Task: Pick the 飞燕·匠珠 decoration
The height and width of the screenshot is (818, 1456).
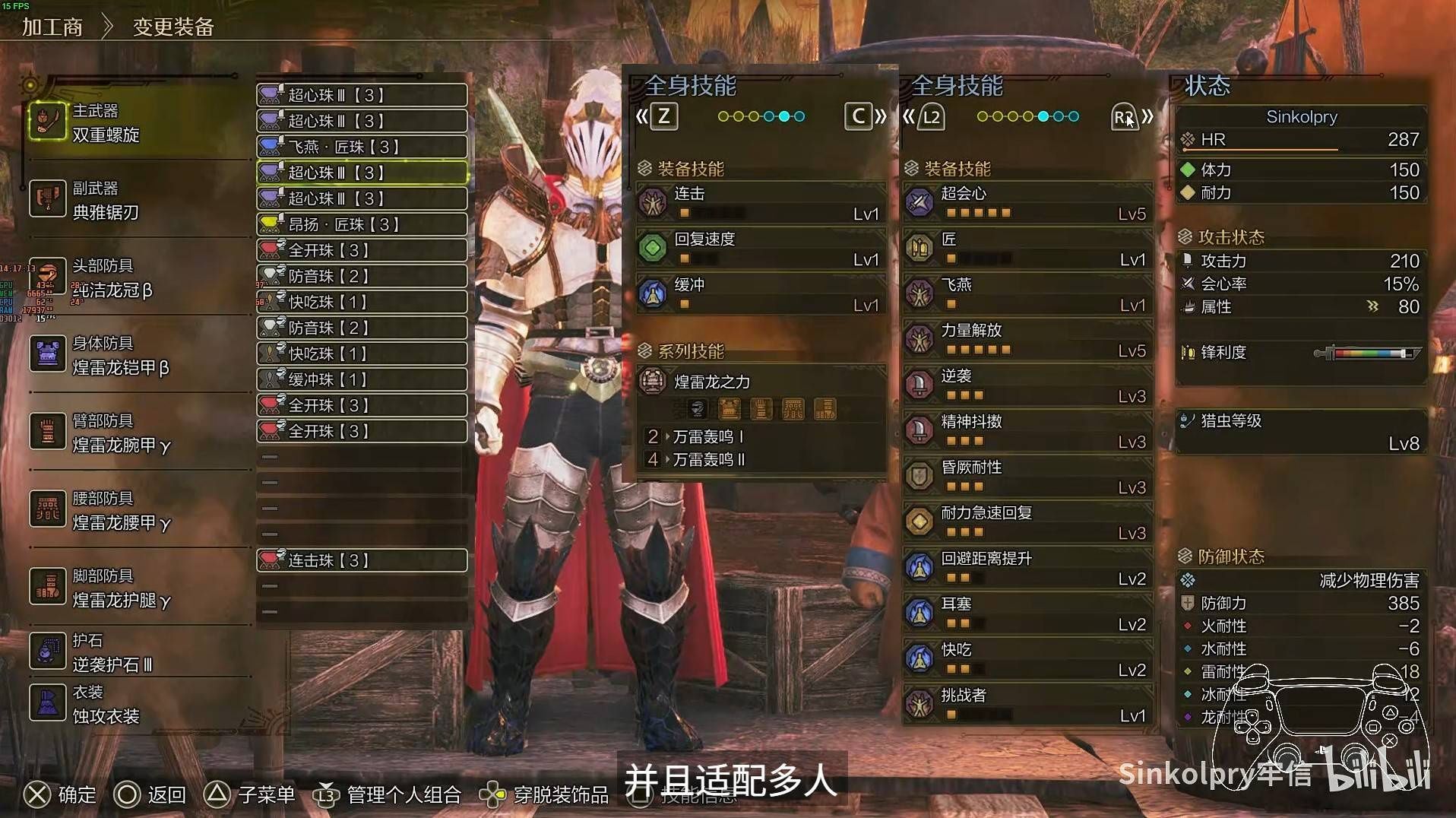Action: 362,147
